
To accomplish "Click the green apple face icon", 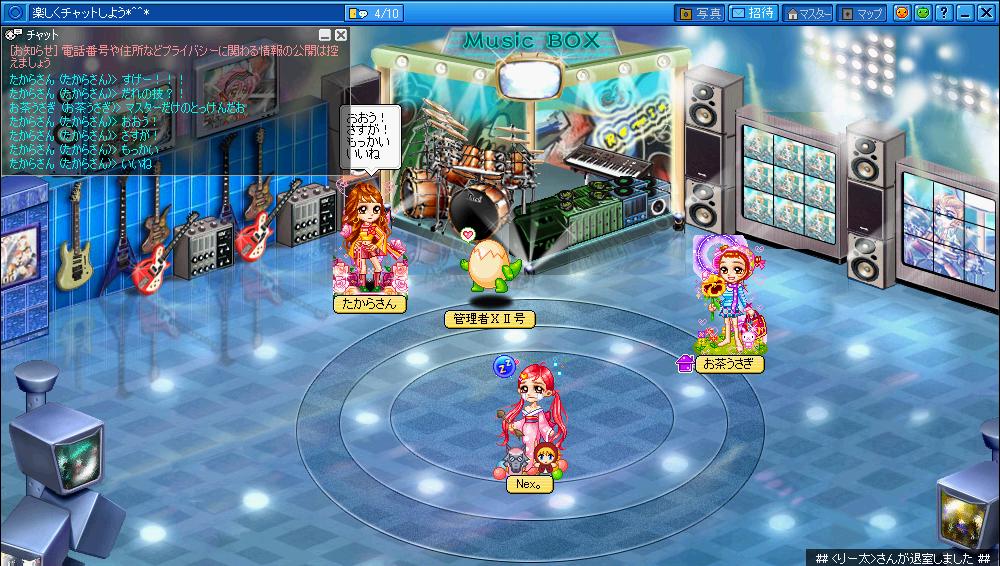I will [x=922, y=13].
